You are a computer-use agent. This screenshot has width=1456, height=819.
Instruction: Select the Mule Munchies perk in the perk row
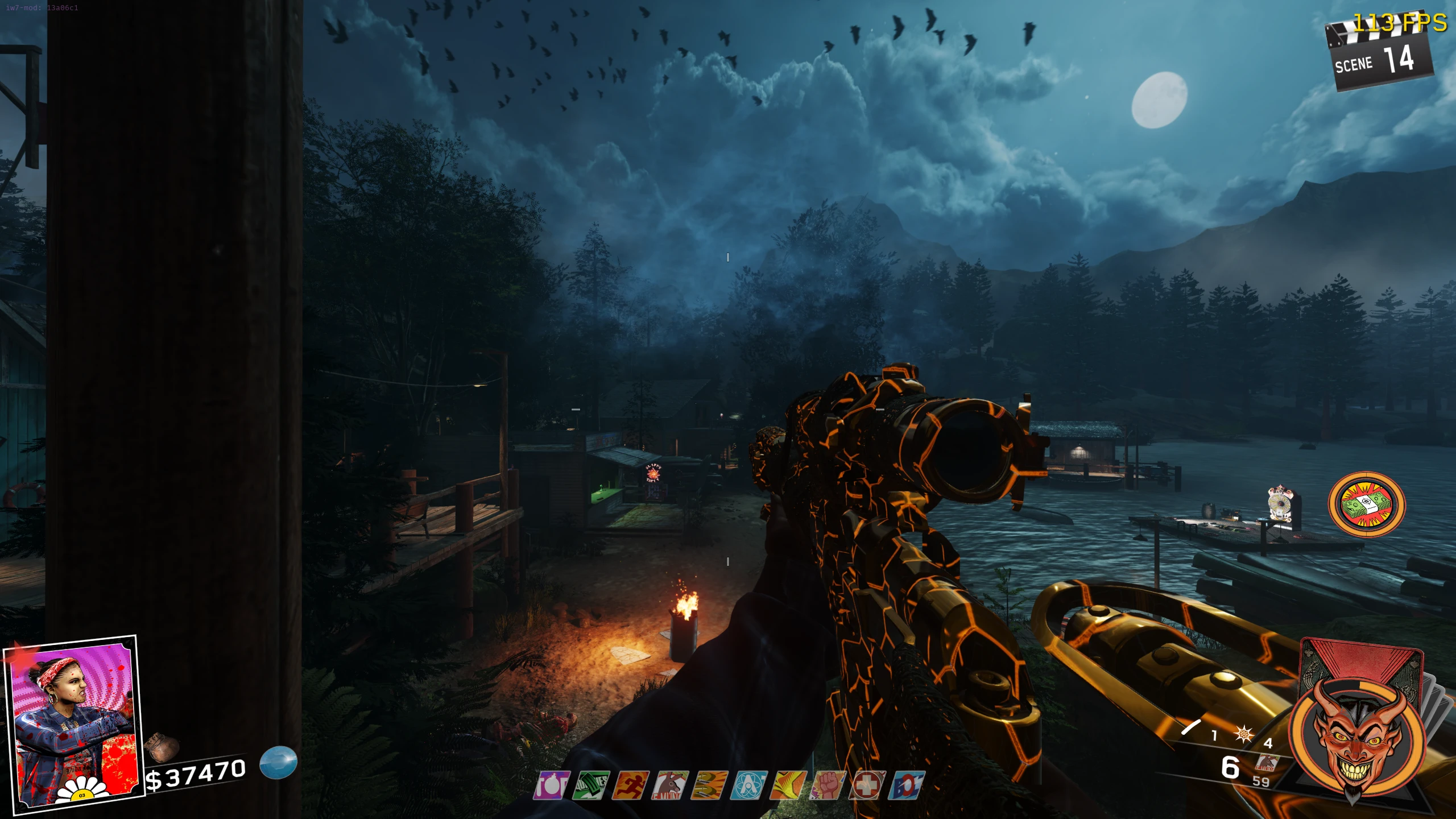[670, 786]
